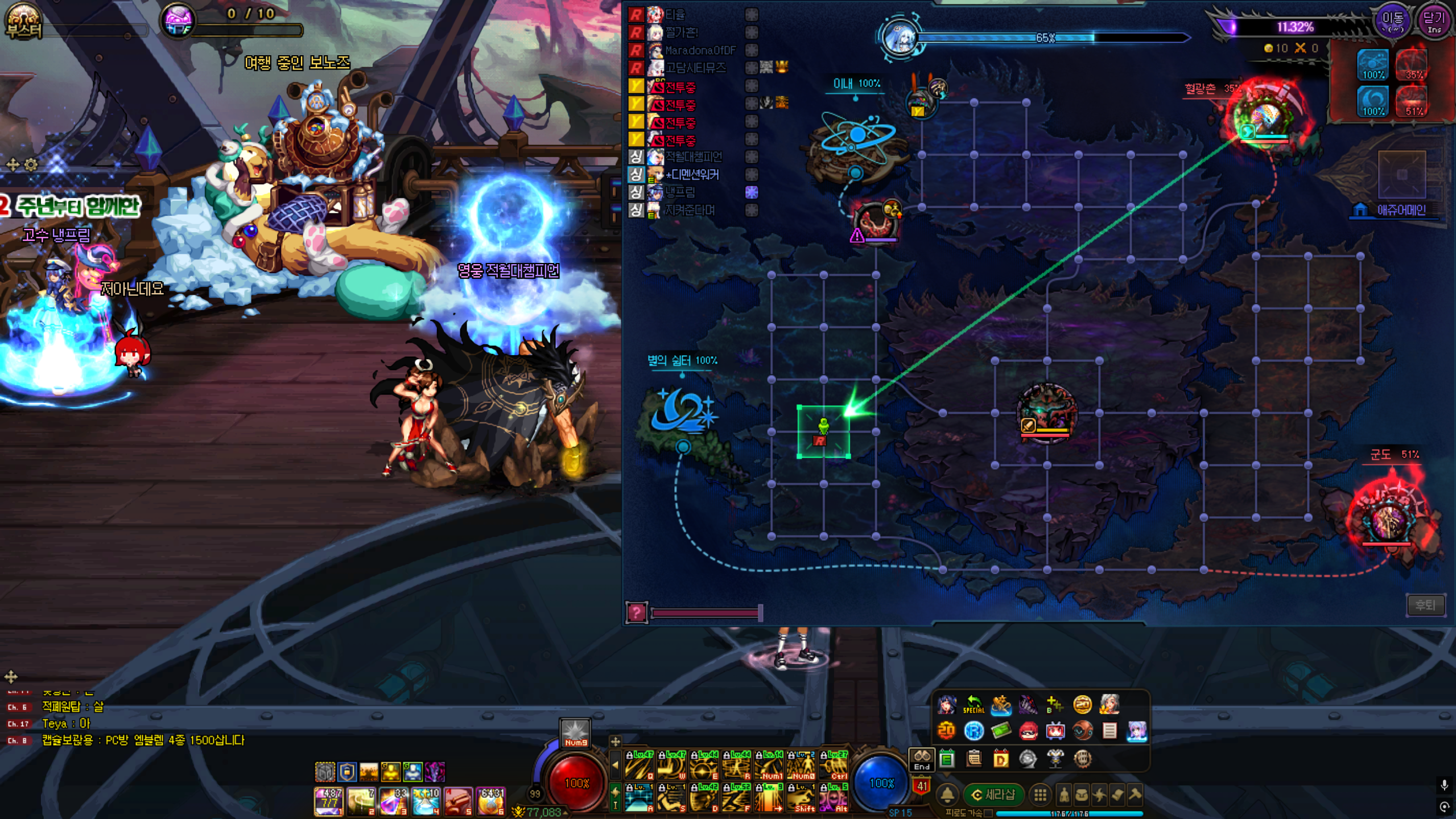Image resolution: width=1456 pixels, height=819 pixels.
Task: Close the raid map with 닫기 button
Action: point(1434,22)
